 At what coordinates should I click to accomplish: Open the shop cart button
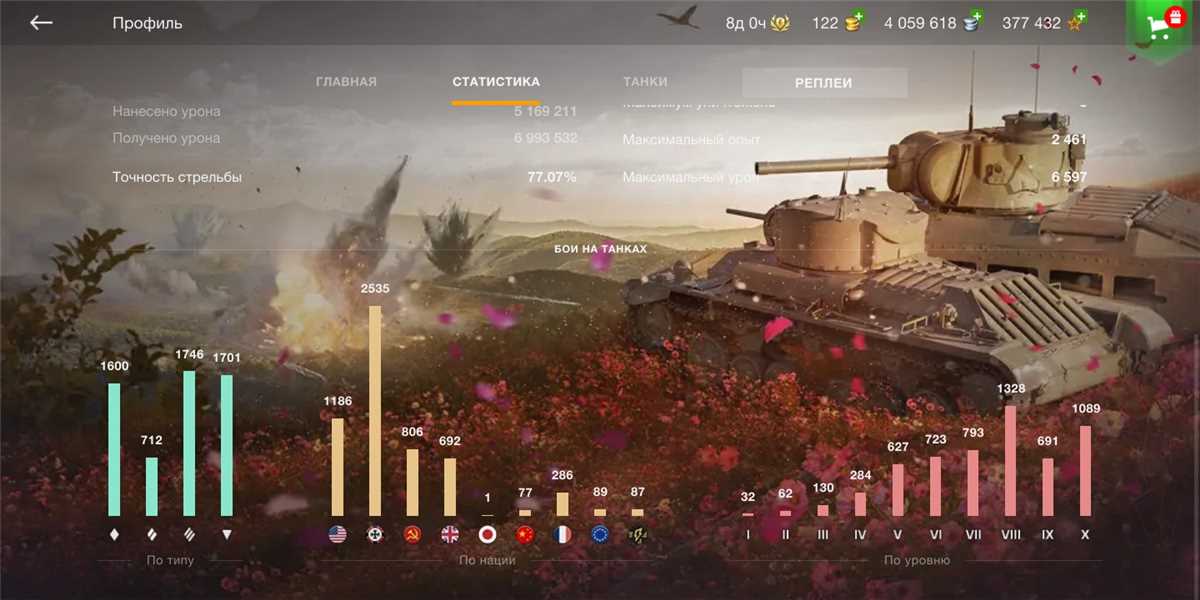click(x=1163, y=26)
